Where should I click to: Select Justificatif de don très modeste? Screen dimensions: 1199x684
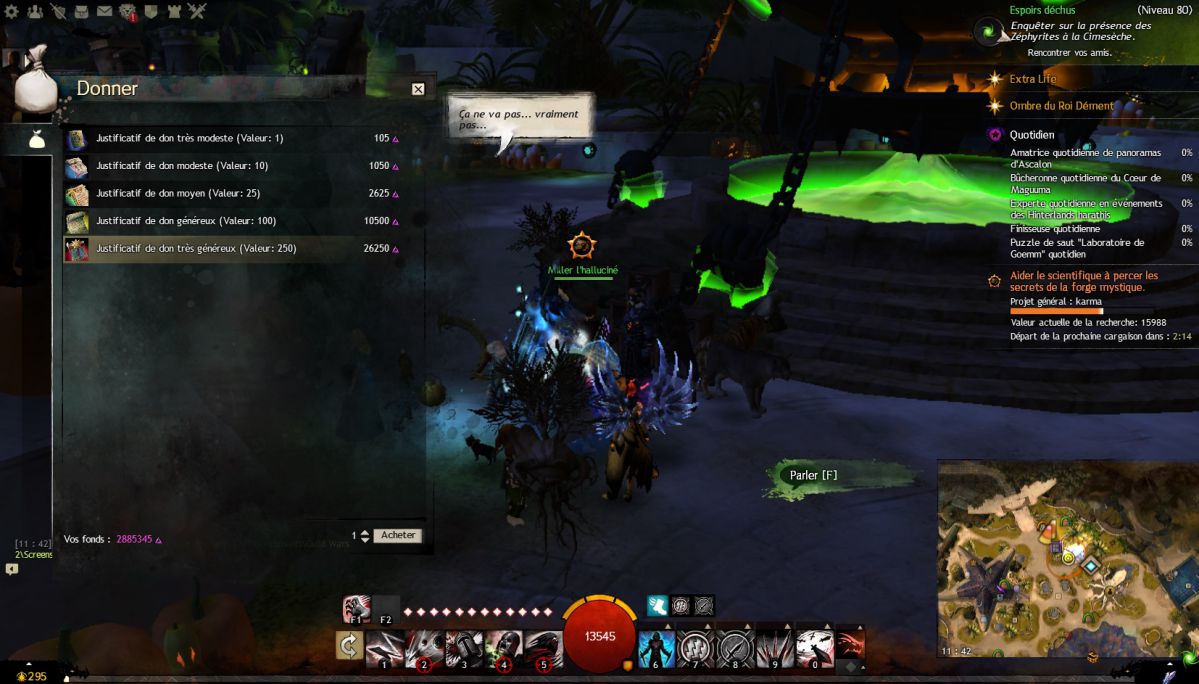click(189, 139)
